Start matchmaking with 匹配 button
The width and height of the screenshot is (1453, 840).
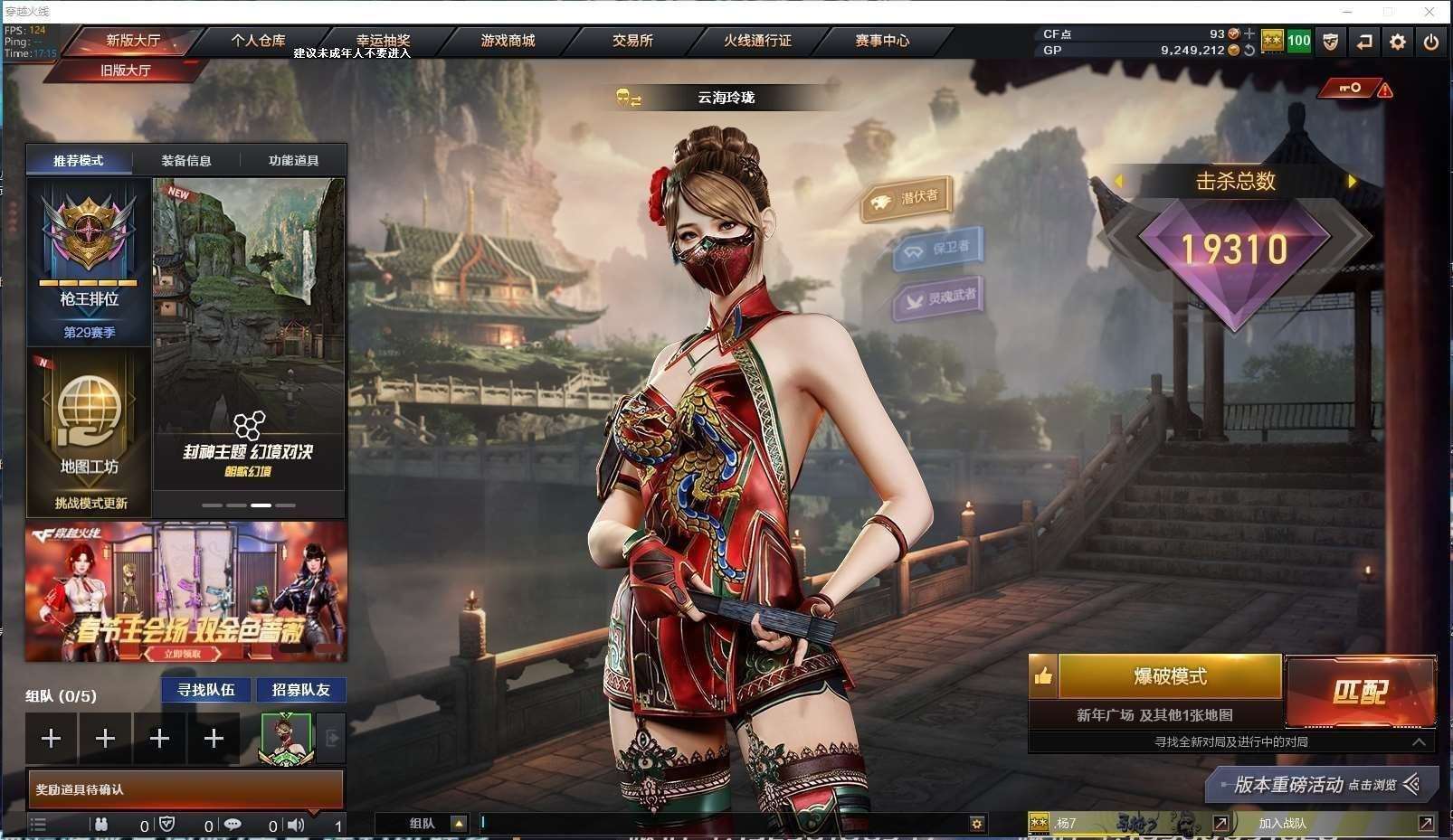pos(1360,692)
